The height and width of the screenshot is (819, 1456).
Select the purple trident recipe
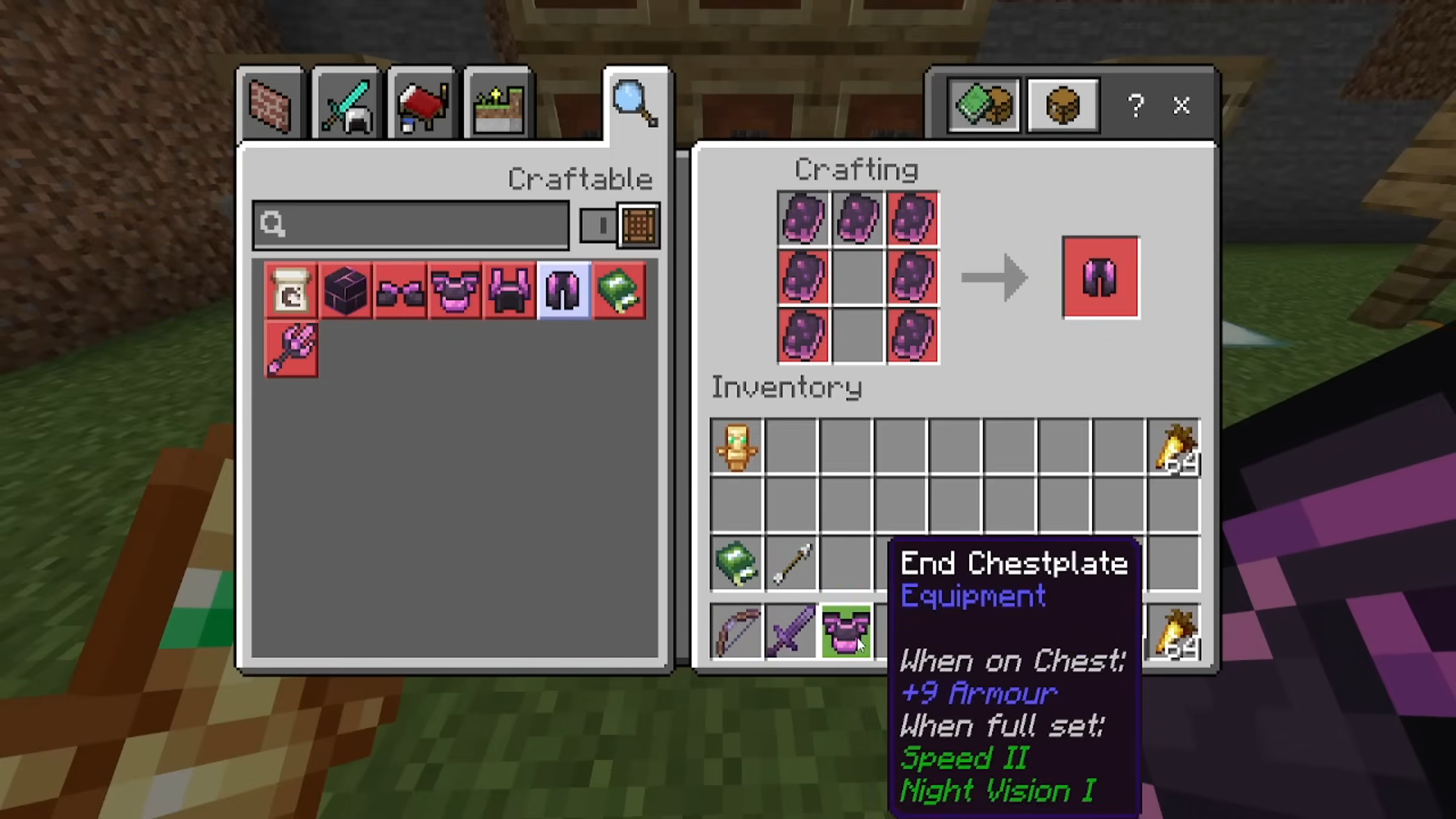pos(291,349)
